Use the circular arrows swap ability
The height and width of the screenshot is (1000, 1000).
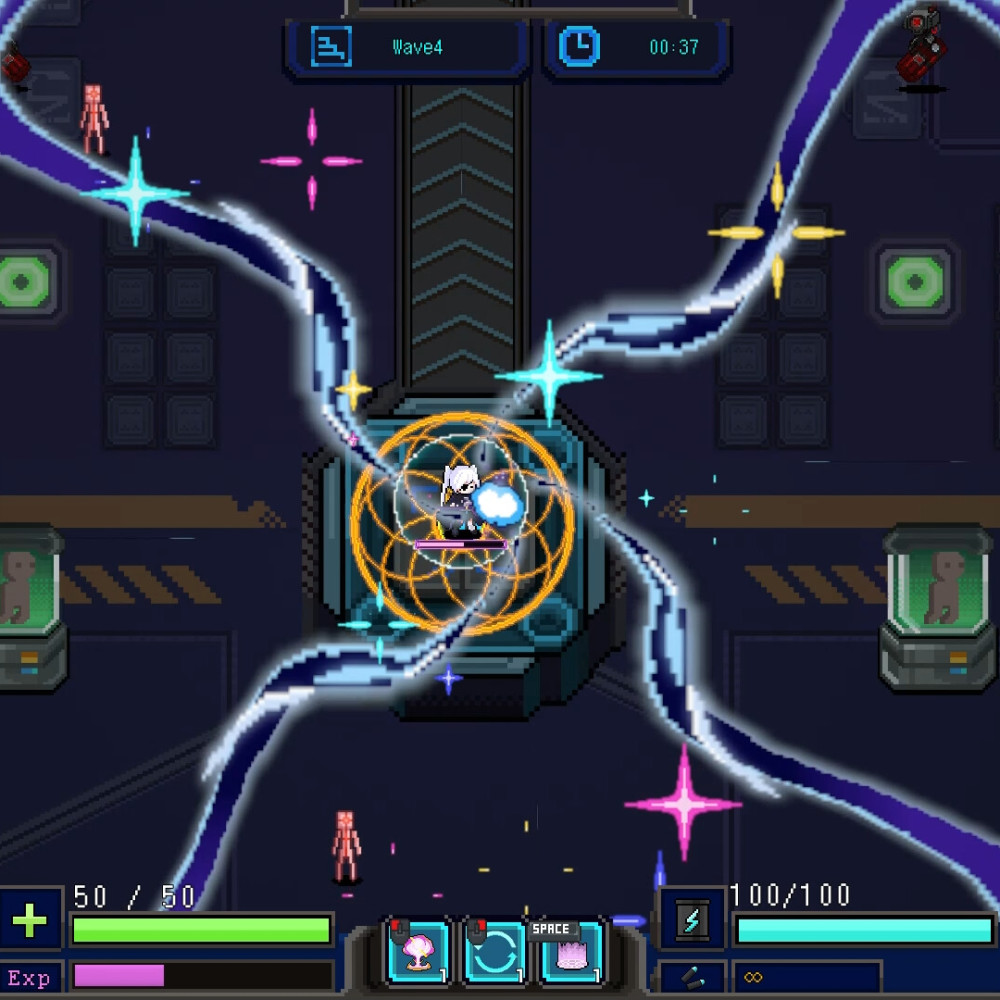point(496,951)
